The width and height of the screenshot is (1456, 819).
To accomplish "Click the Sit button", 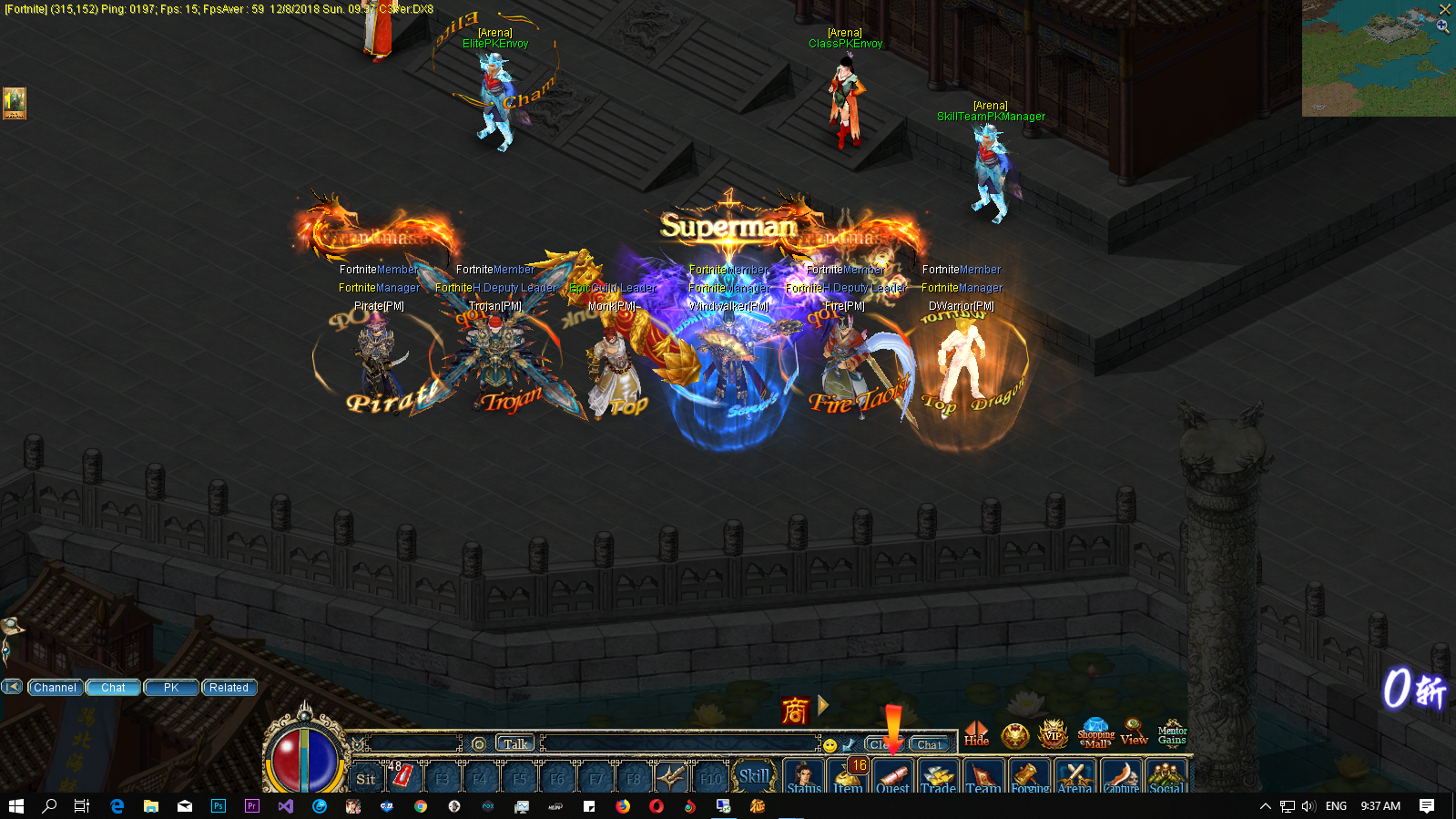I will (366, 779).
